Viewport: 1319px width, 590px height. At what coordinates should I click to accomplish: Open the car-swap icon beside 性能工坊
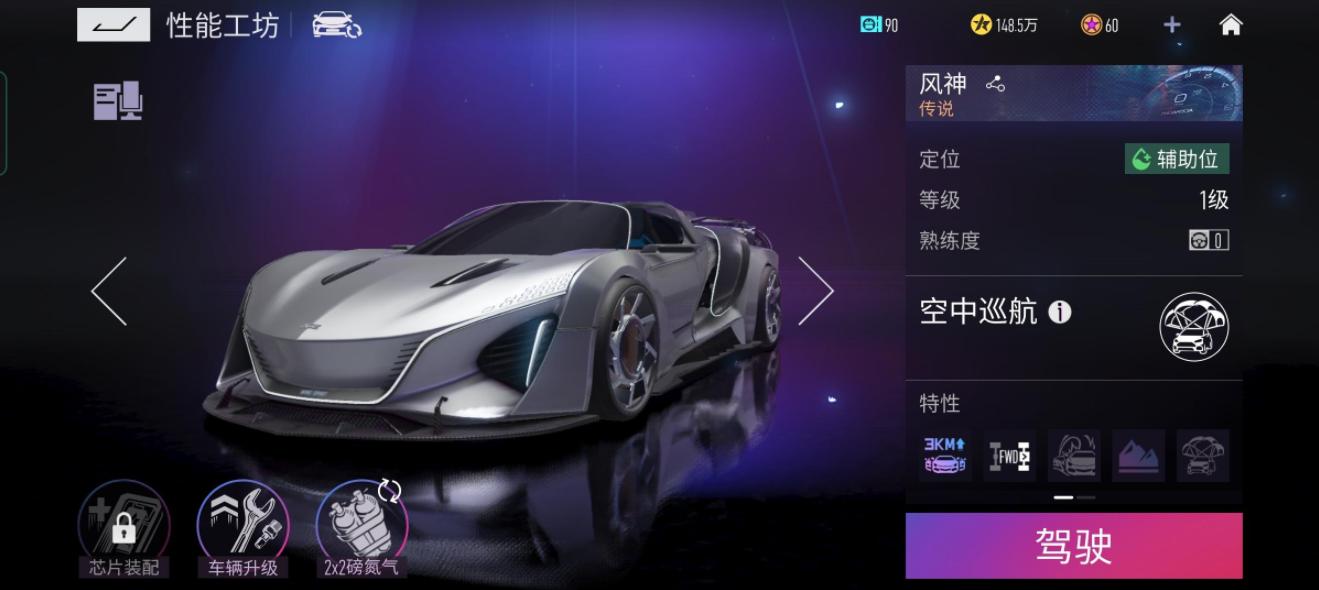click(336, 25)
